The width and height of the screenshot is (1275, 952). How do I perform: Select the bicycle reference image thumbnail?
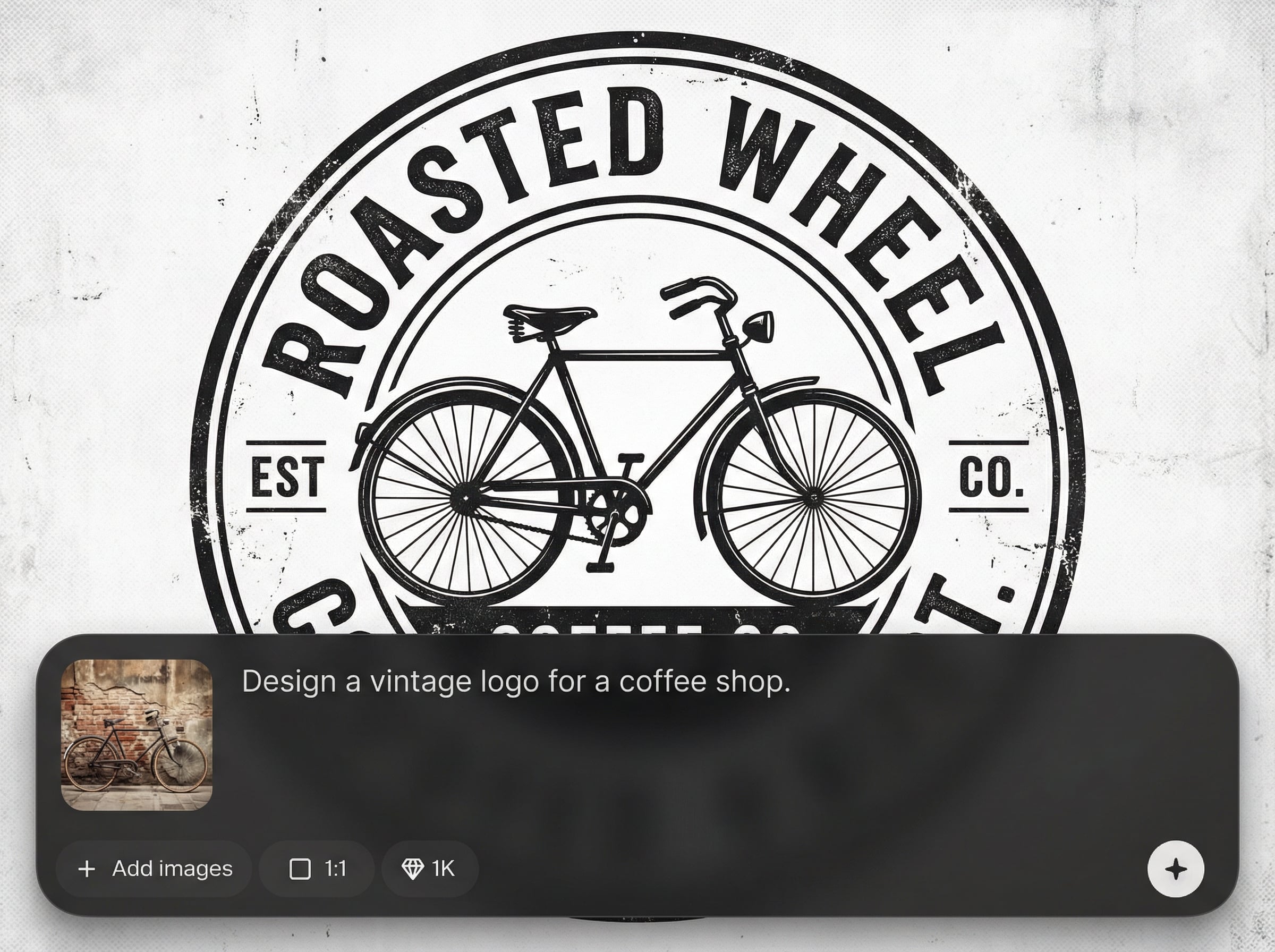(137, 735)
